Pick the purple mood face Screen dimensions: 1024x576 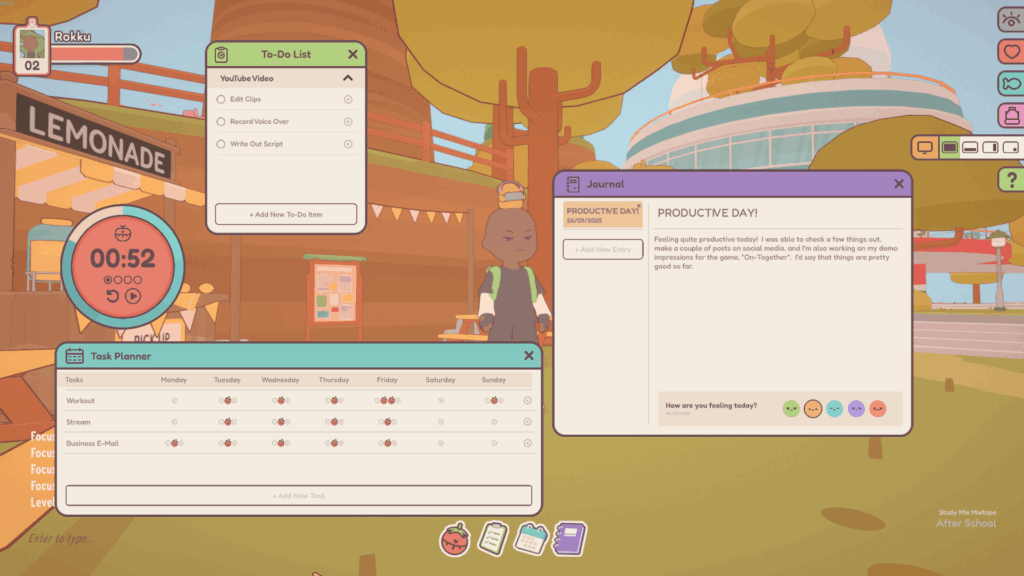[x=856, y=409]
